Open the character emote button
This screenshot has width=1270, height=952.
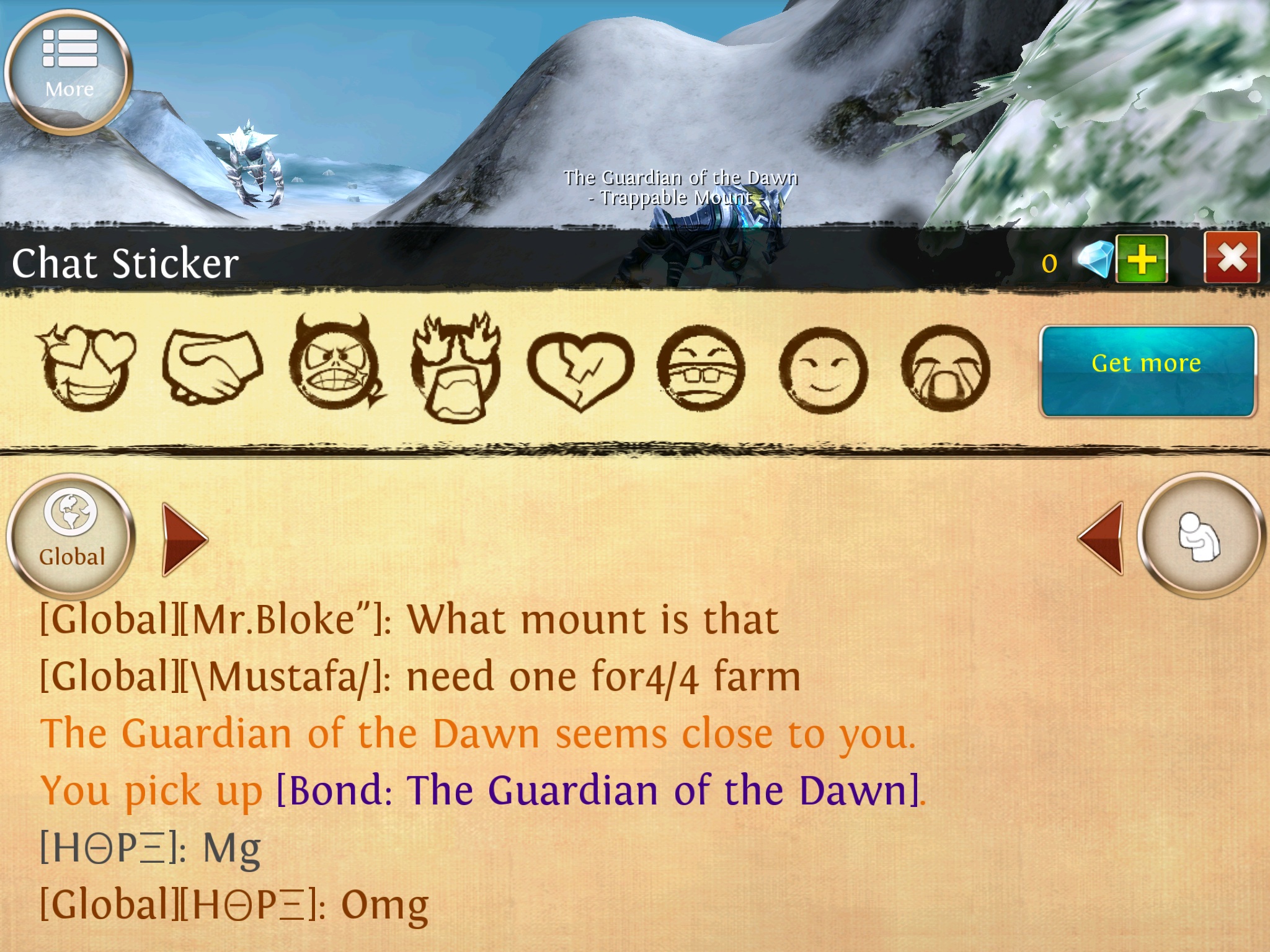pyautogui.click(x=1199, y=535)
